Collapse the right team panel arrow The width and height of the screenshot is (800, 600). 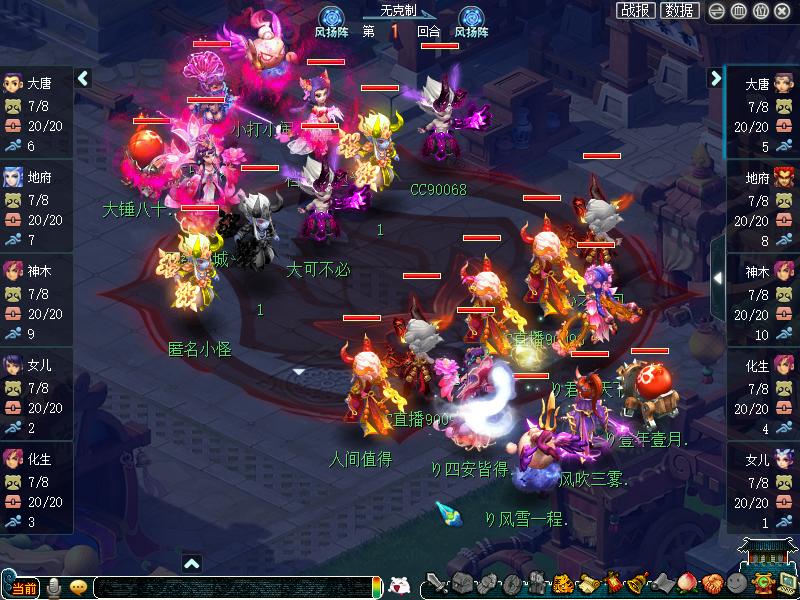[716, 78]
